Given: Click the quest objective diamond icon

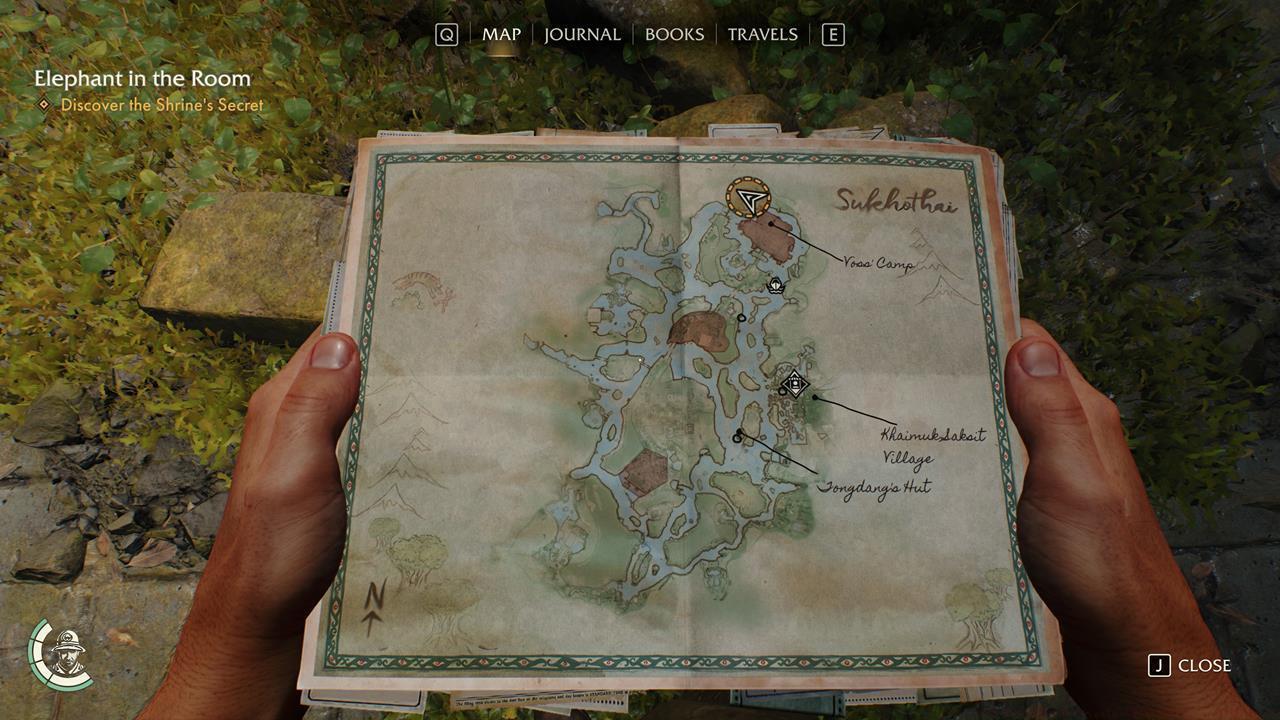Looking at the screenshot, I should point(42,104).
